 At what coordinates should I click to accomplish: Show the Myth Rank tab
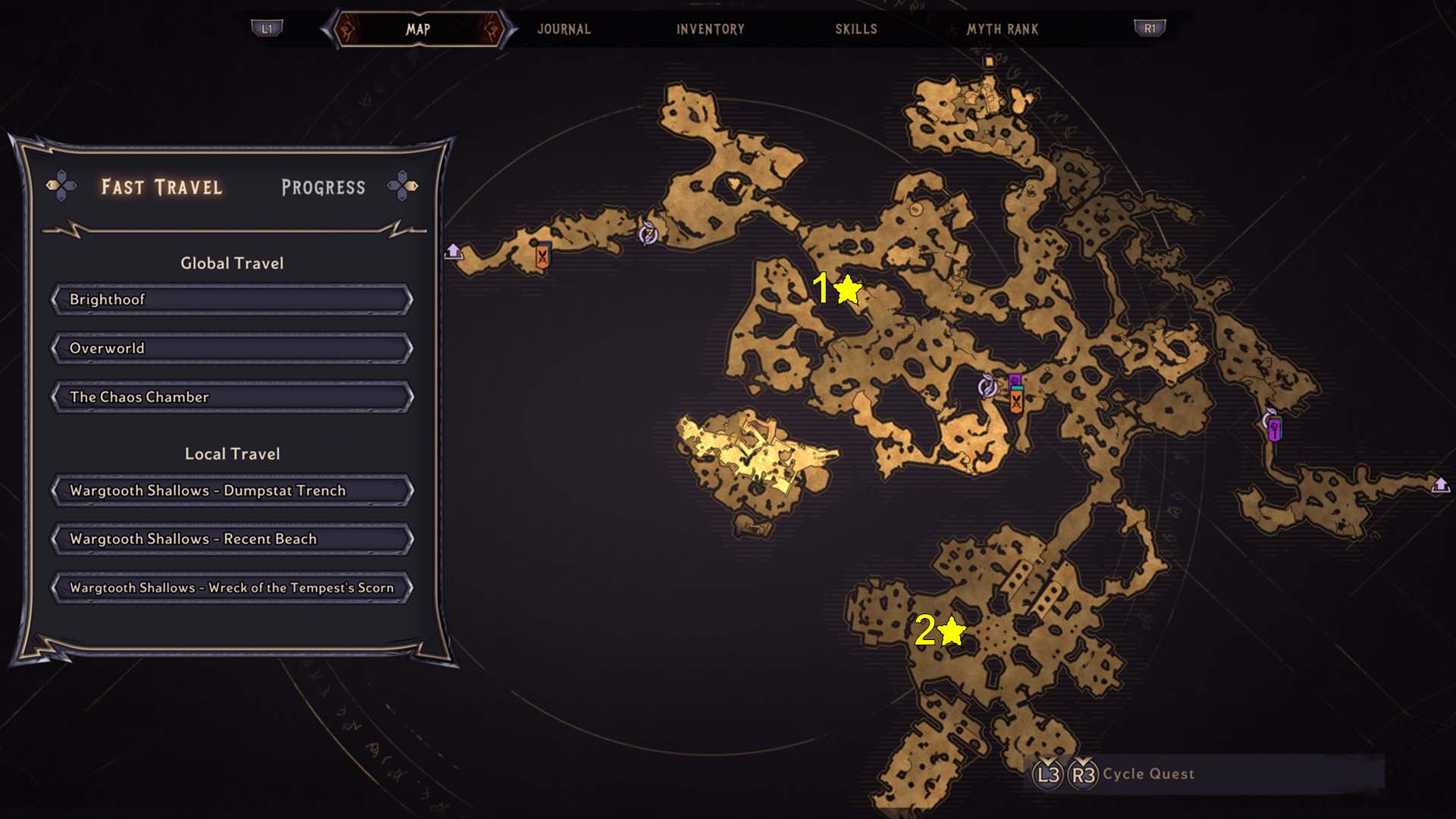pyautogui.click(x=1002, y=30)
